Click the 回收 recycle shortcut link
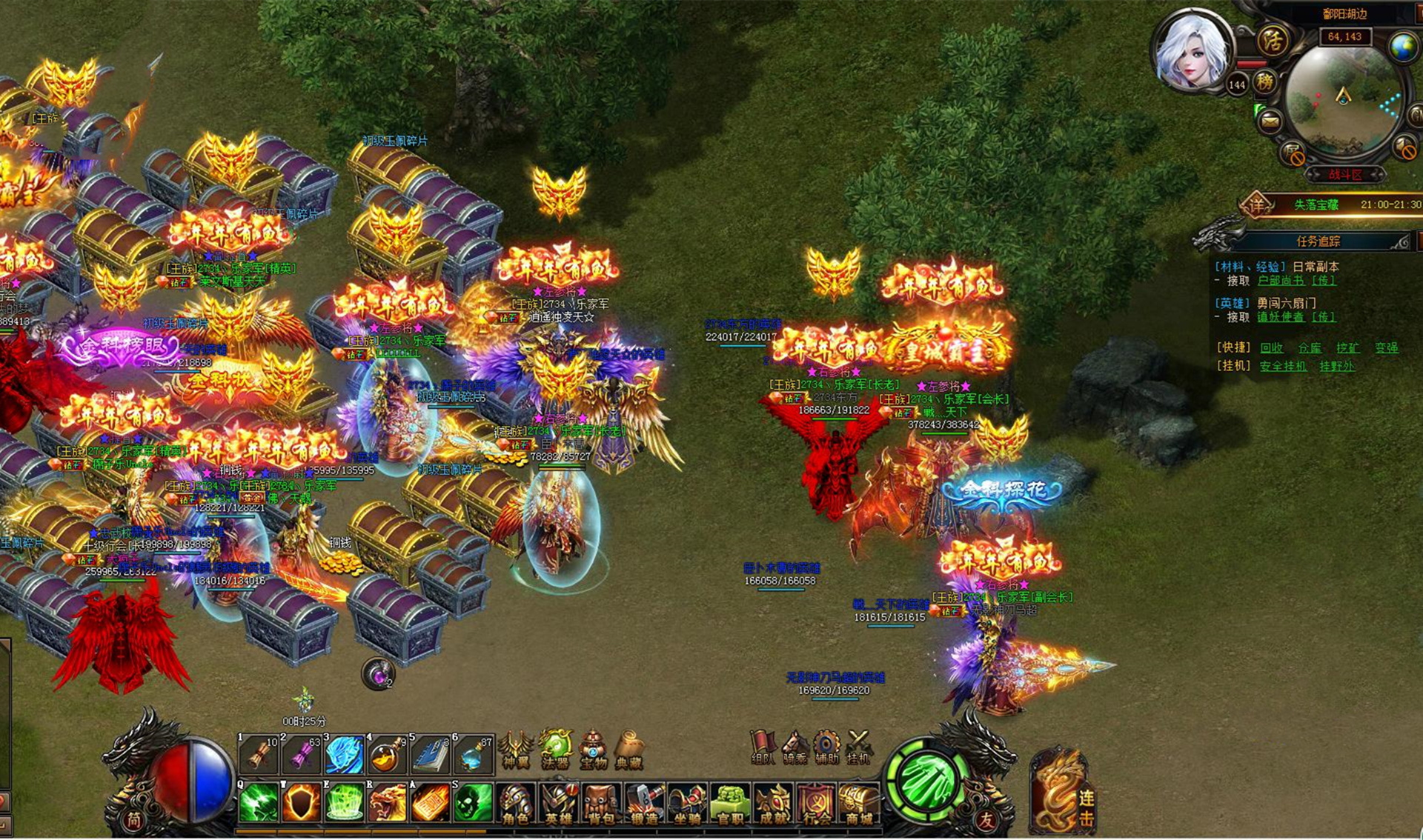 pos(1271,348)
